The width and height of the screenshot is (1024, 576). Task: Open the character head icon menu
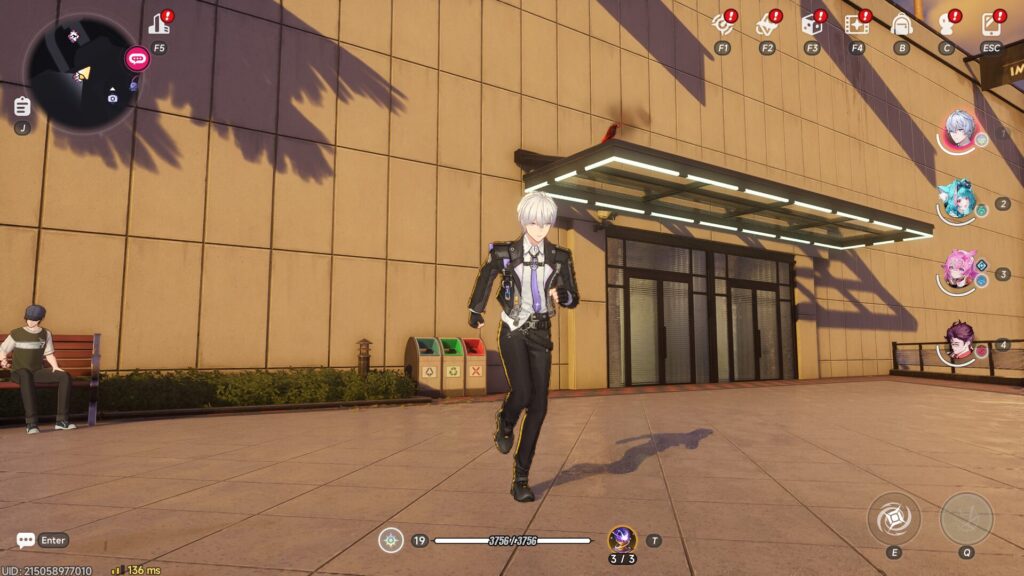point(946,25)
